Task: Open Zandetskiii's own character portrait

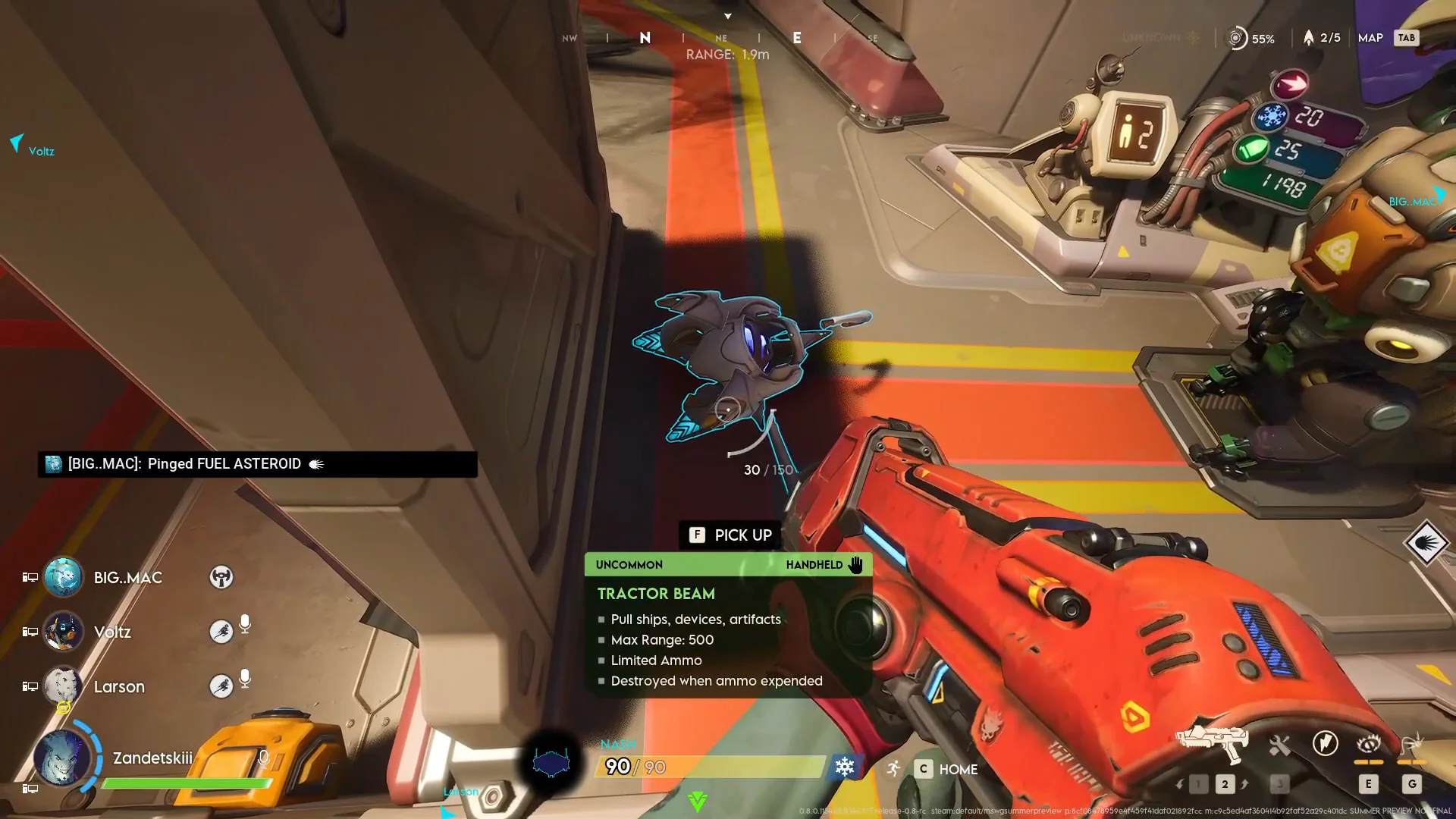Action: coord(62,758)
